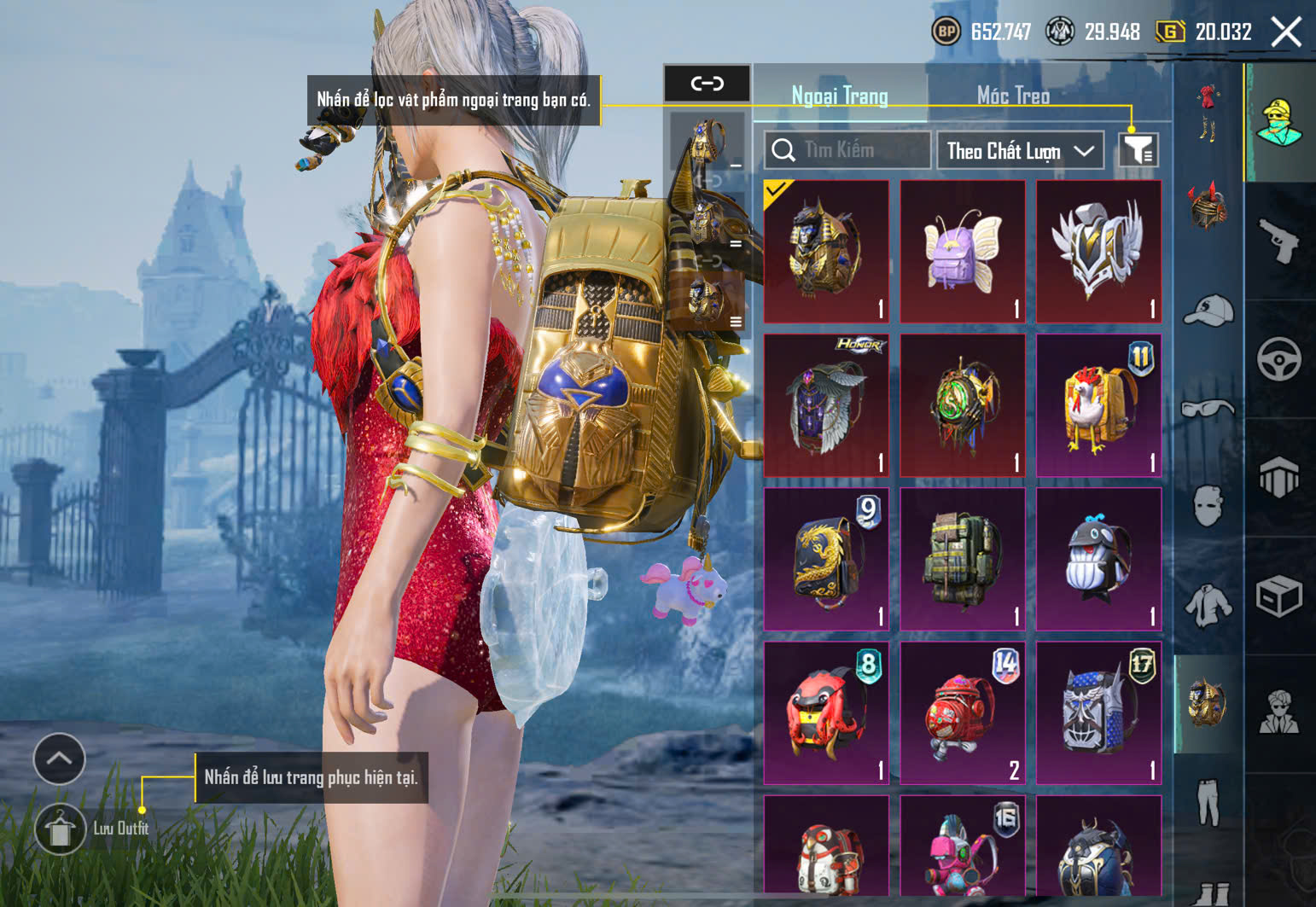Switch to the Móc Treo tab
The height and width of the screenshot is (907, 1316).
coord(1013,96)
